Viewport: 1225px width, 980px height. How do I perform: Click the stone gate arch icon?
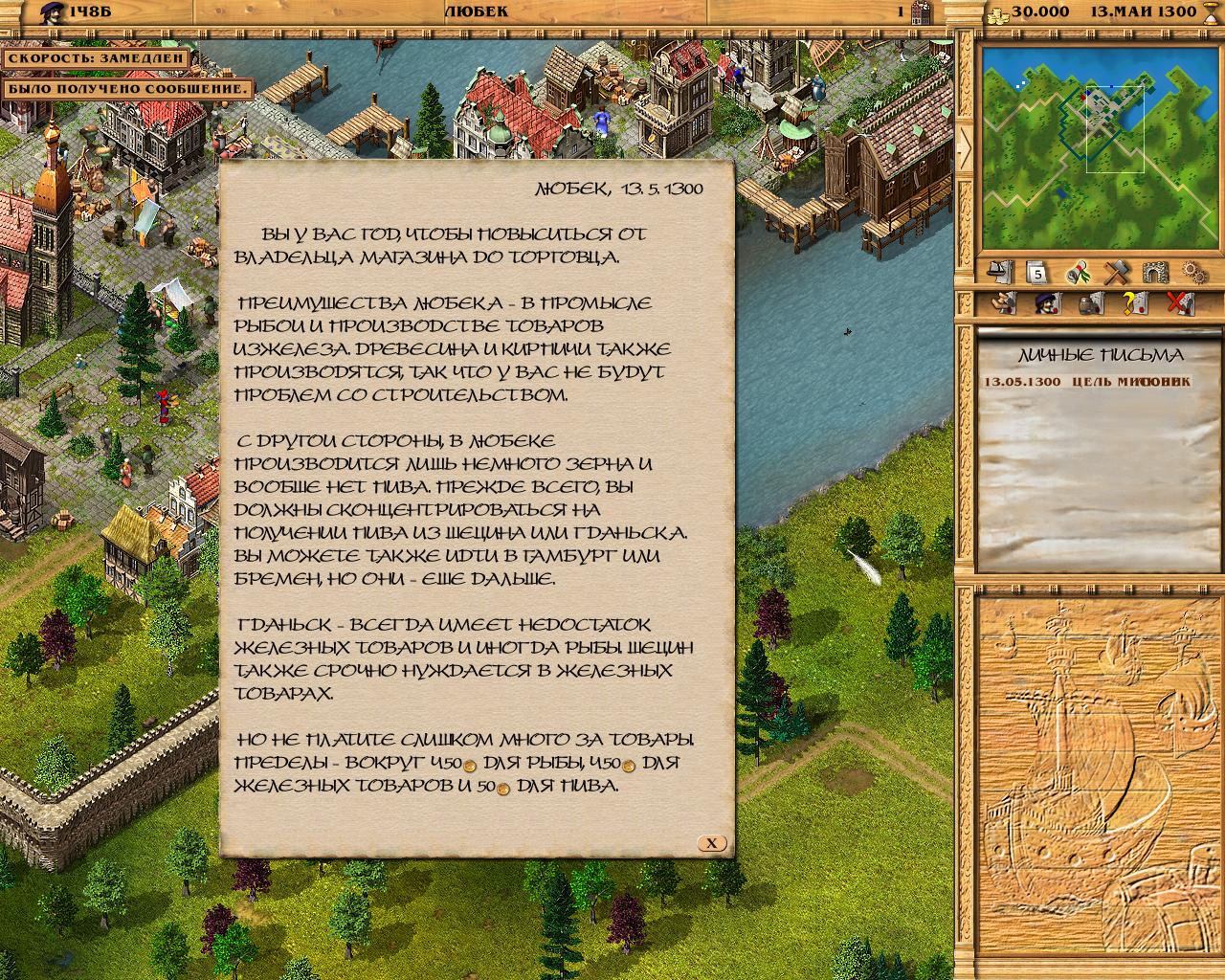(1155, 273)
